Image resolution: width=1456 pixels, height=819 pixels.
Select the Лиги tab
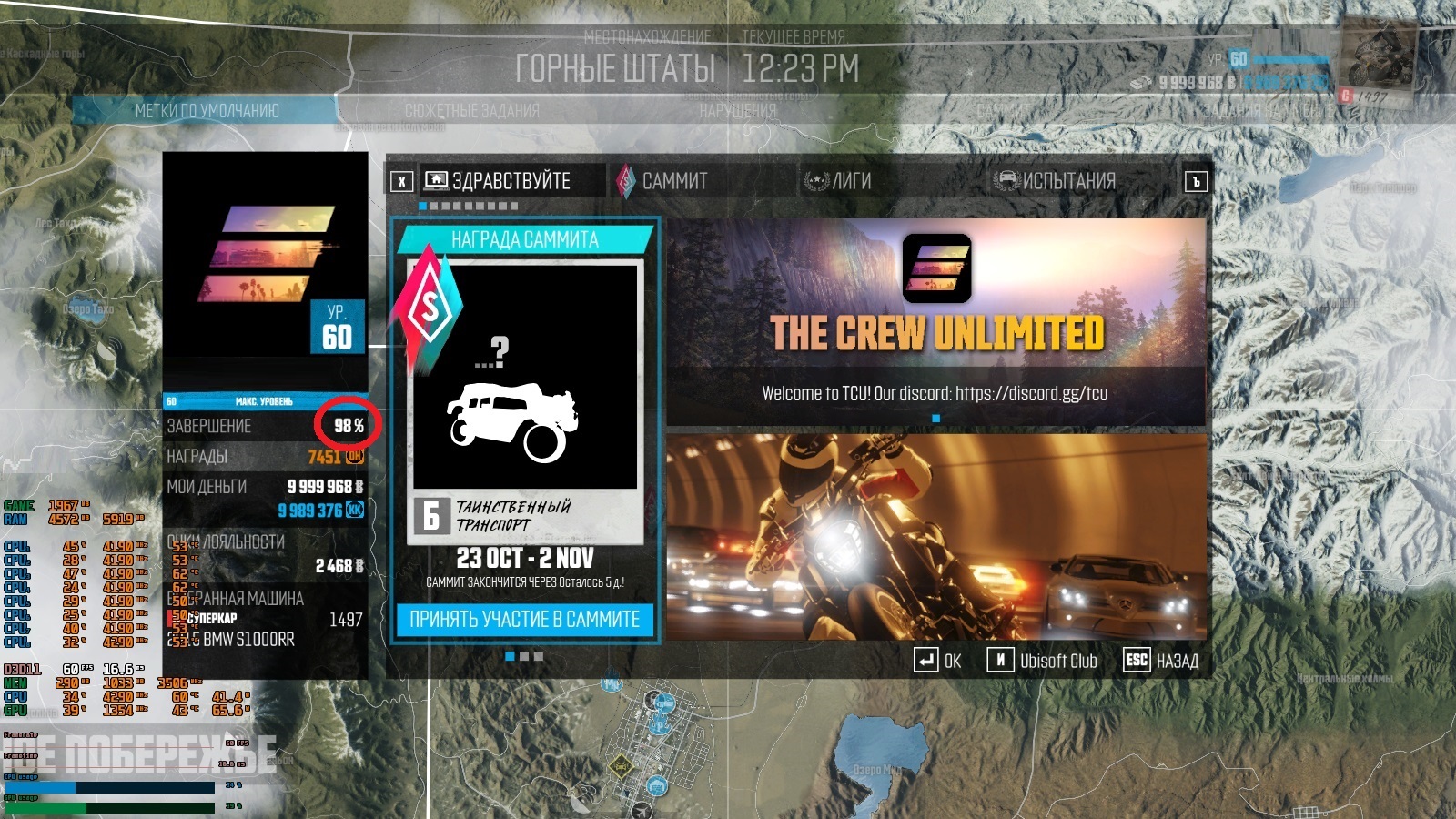click(x=850, y=181)
